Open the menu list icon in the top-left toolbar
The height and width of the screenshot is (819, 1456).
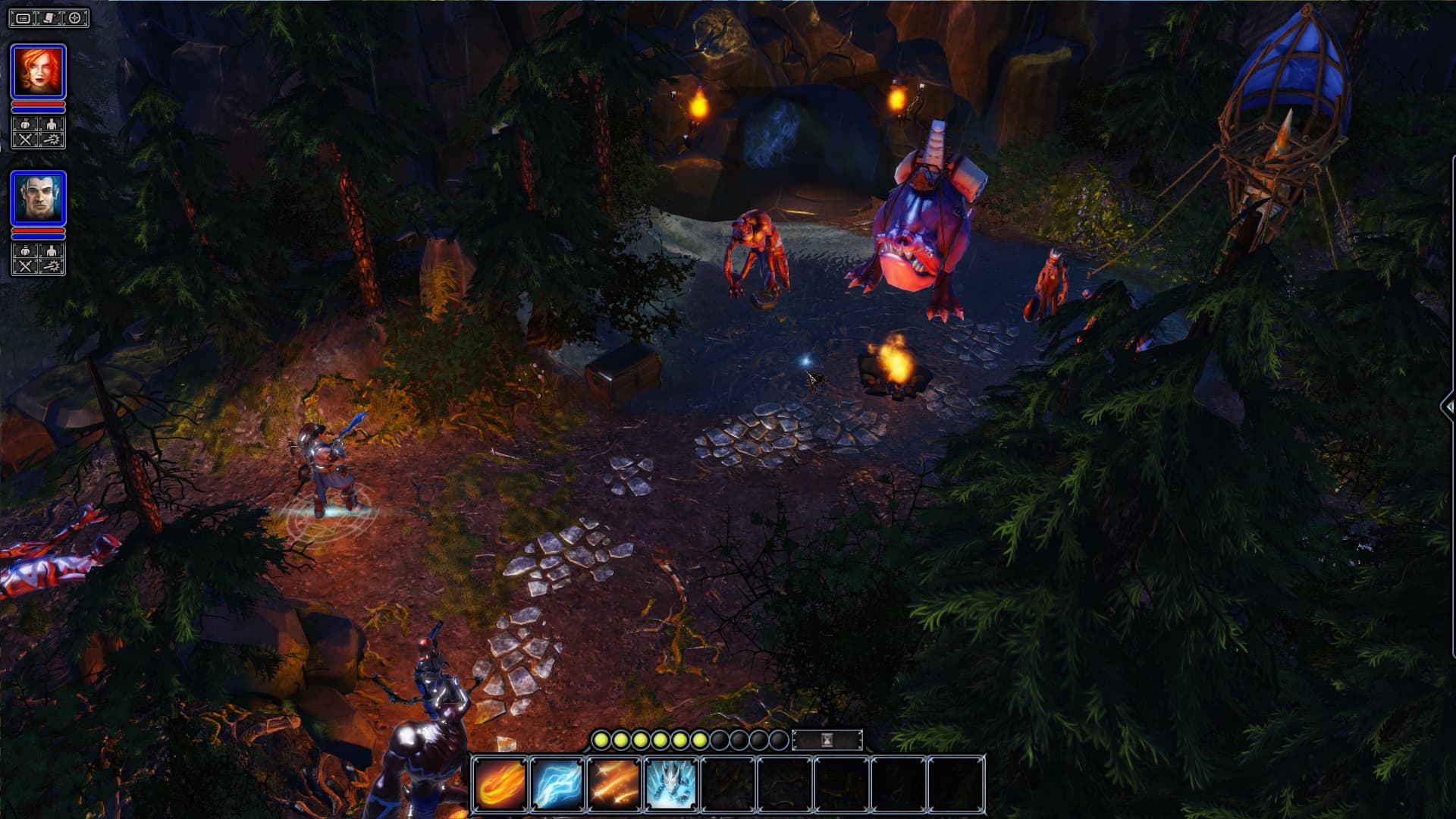[x=24, y=17]
